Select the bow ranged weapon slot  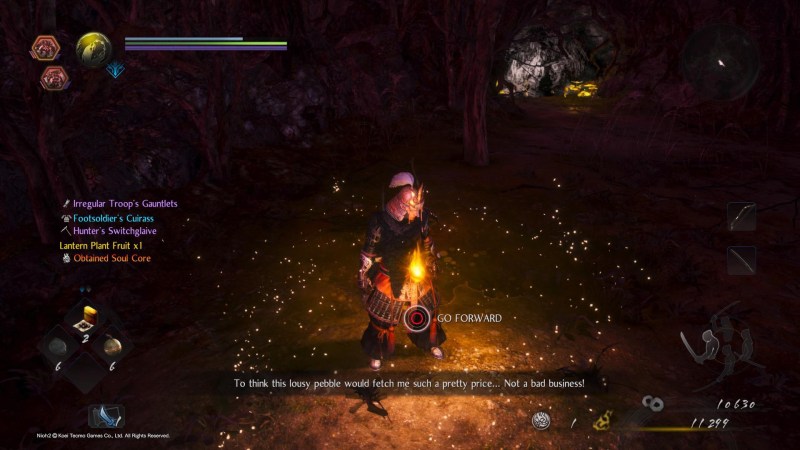coord(741,217)
